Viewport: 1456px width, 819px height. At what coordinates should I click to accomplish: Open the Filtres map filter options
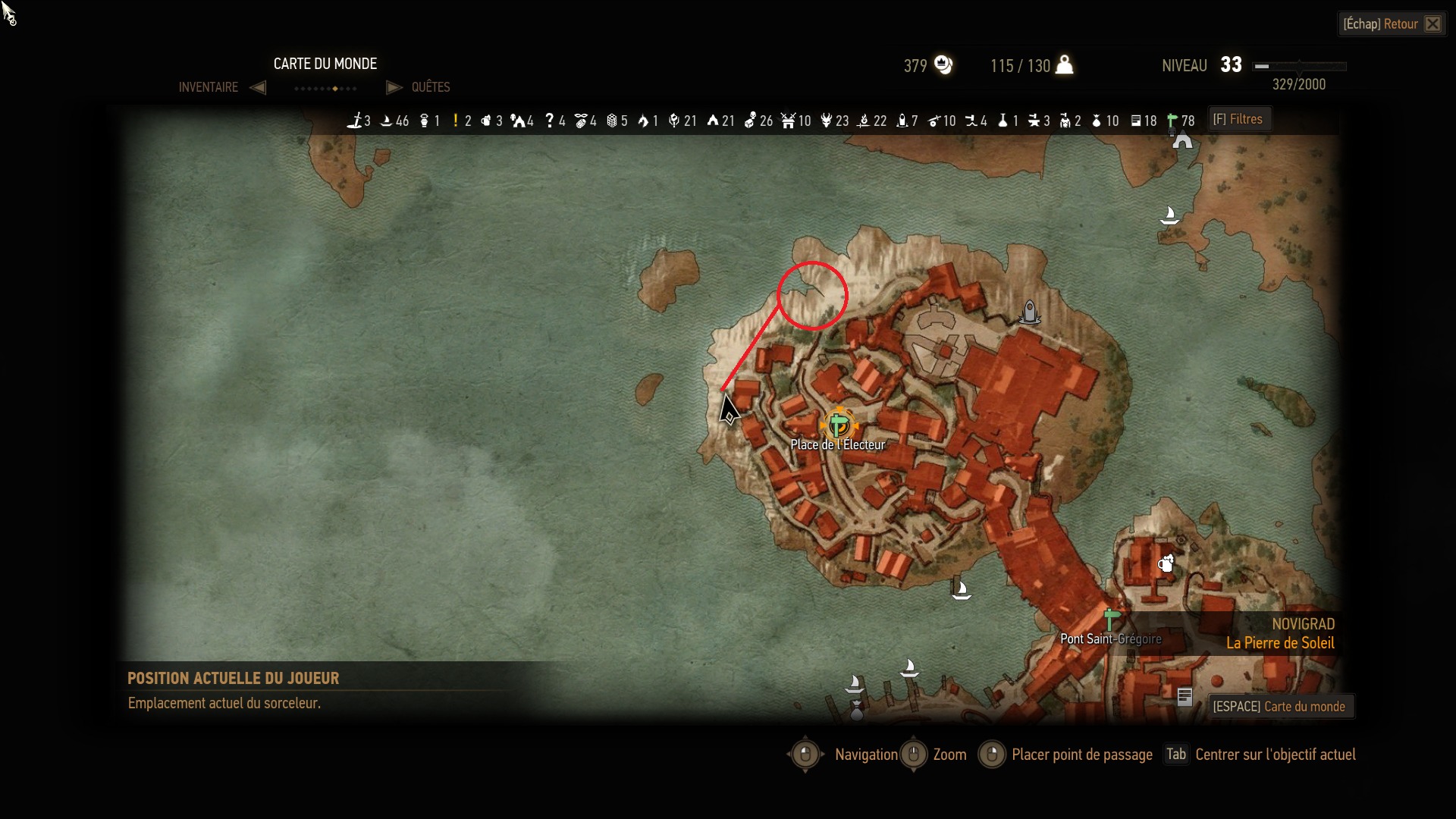(x=1238, y=119)
